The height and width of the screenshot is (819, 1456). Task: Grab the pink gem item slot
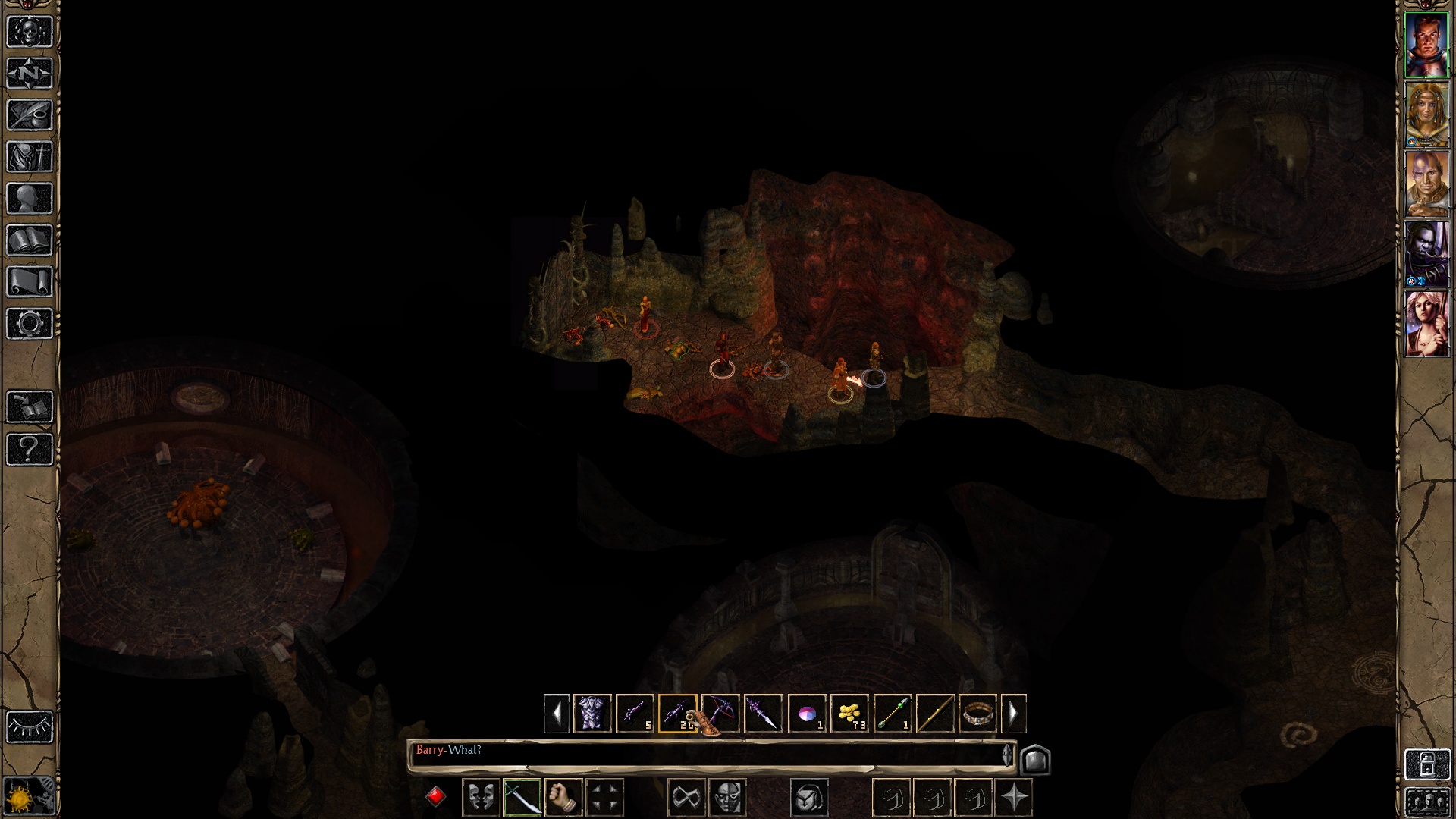[806, 714]
